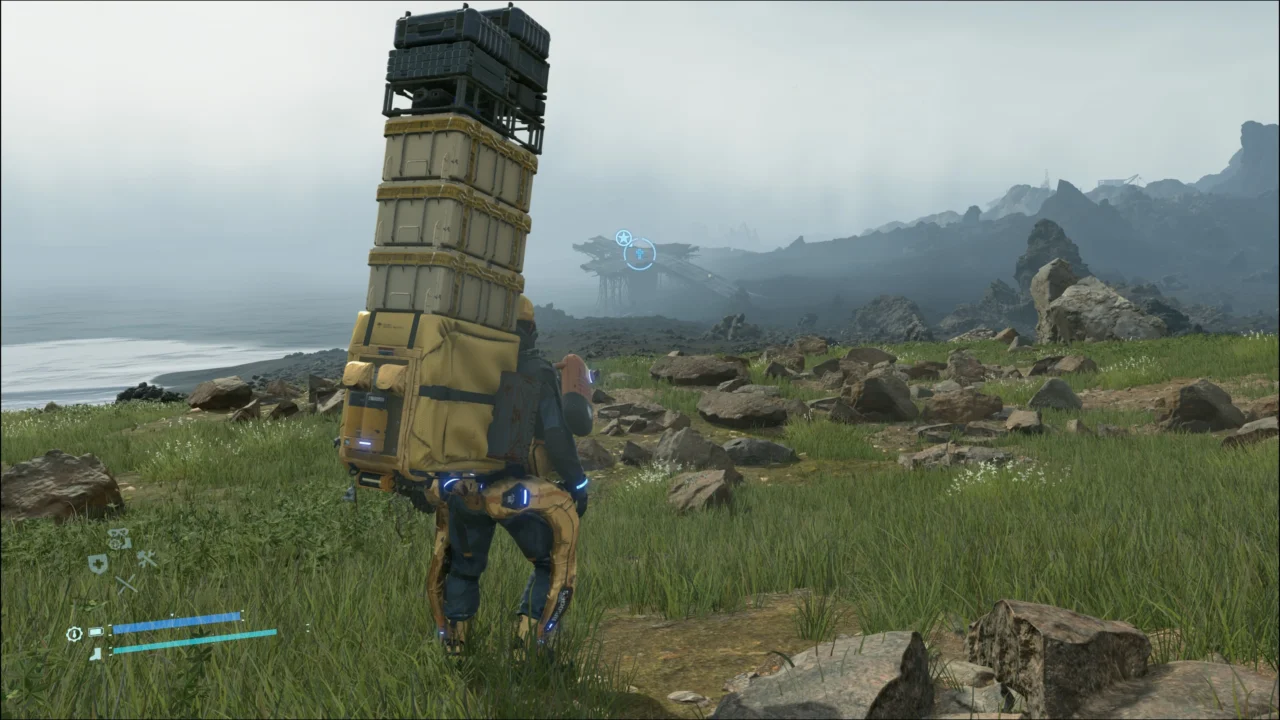Viewport: 1280px width, 720px height.
Task: Pick the crossed sticks icon
Action: coord(125,584)
